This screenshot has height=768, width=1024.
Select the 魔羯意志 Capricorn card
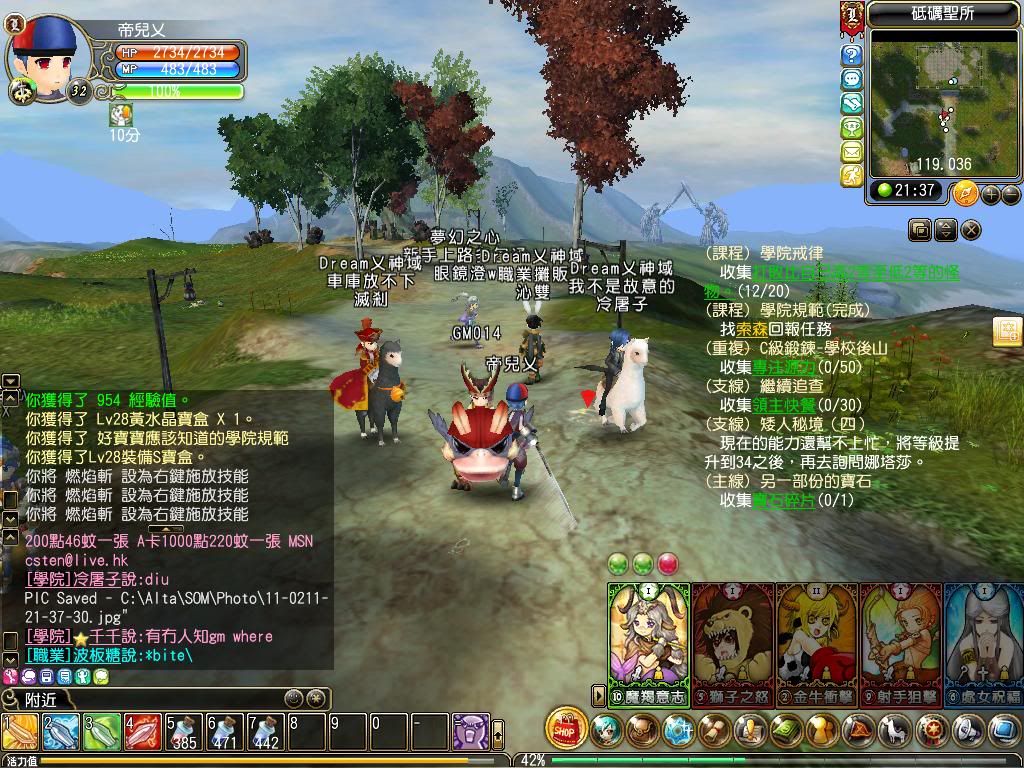click(647, 640)
